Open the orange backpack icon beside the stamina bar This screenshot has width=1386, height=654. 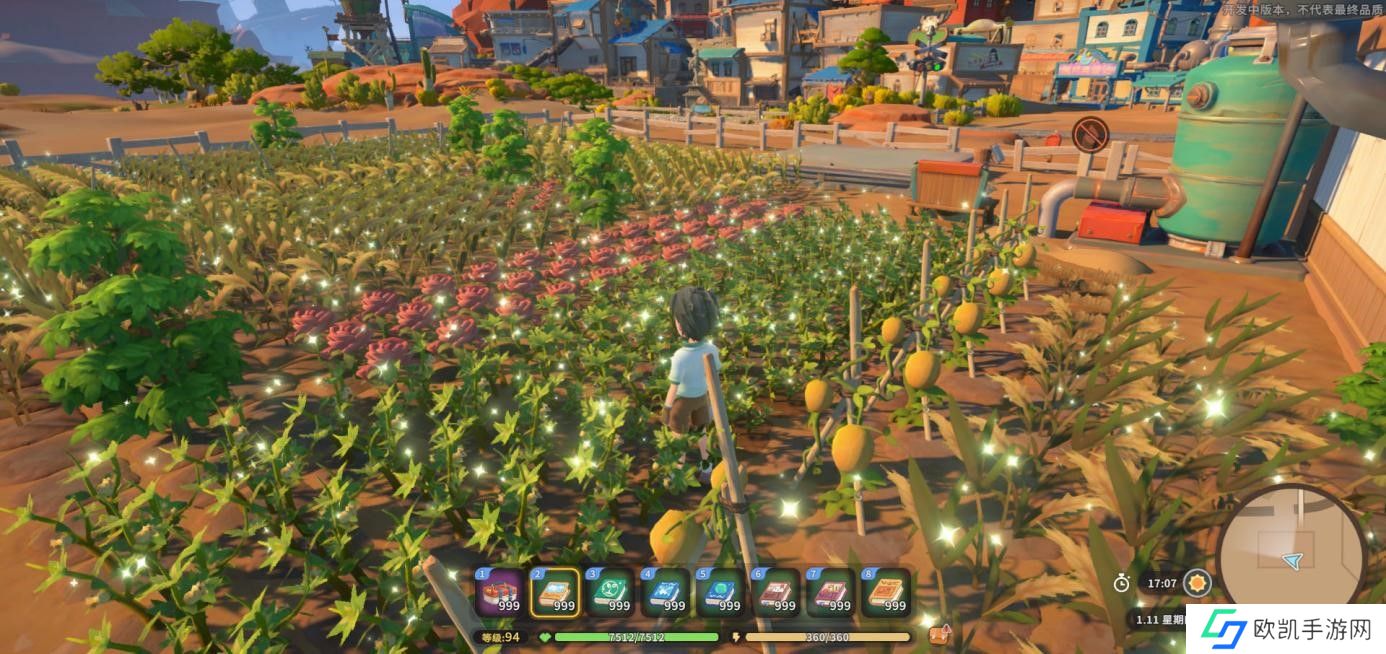pos(939,635)
